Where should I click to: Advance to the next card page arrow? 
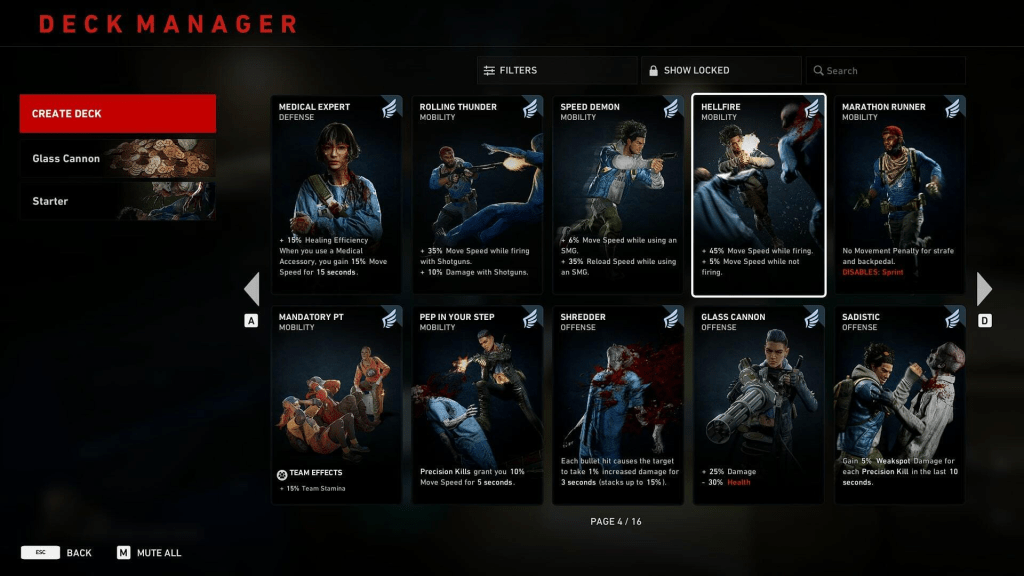(x=984, y=289)
